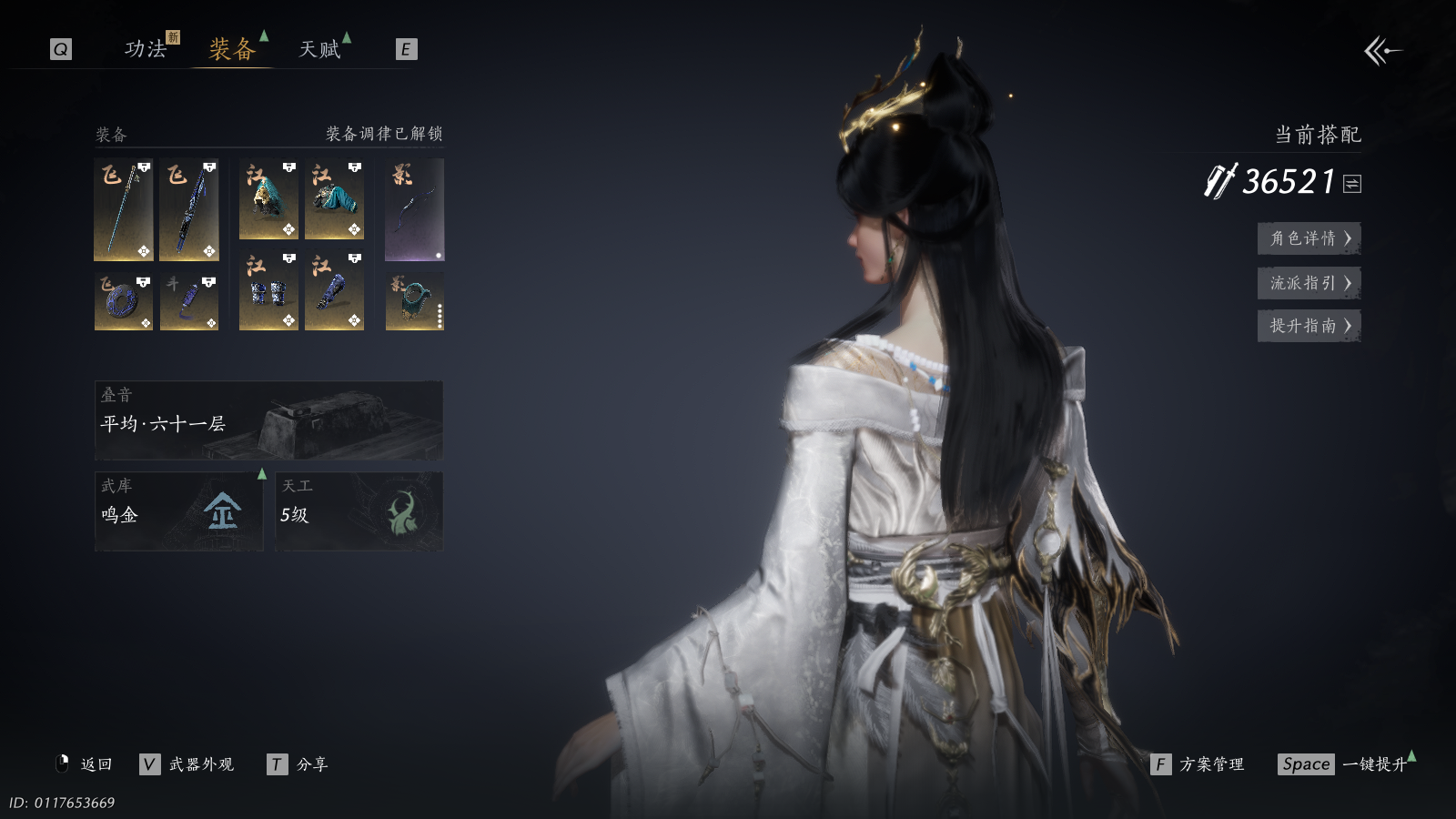Select the blue sheathed sword slot
Viewport: 1456px width, 819px height.
pyautogui.click(x=189, y=210)
